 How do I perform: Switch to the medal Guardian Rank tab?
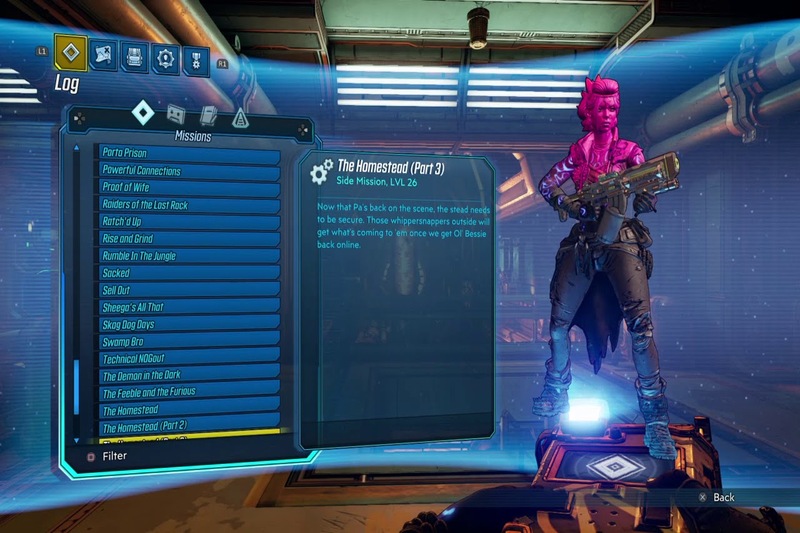click(196, 57)
